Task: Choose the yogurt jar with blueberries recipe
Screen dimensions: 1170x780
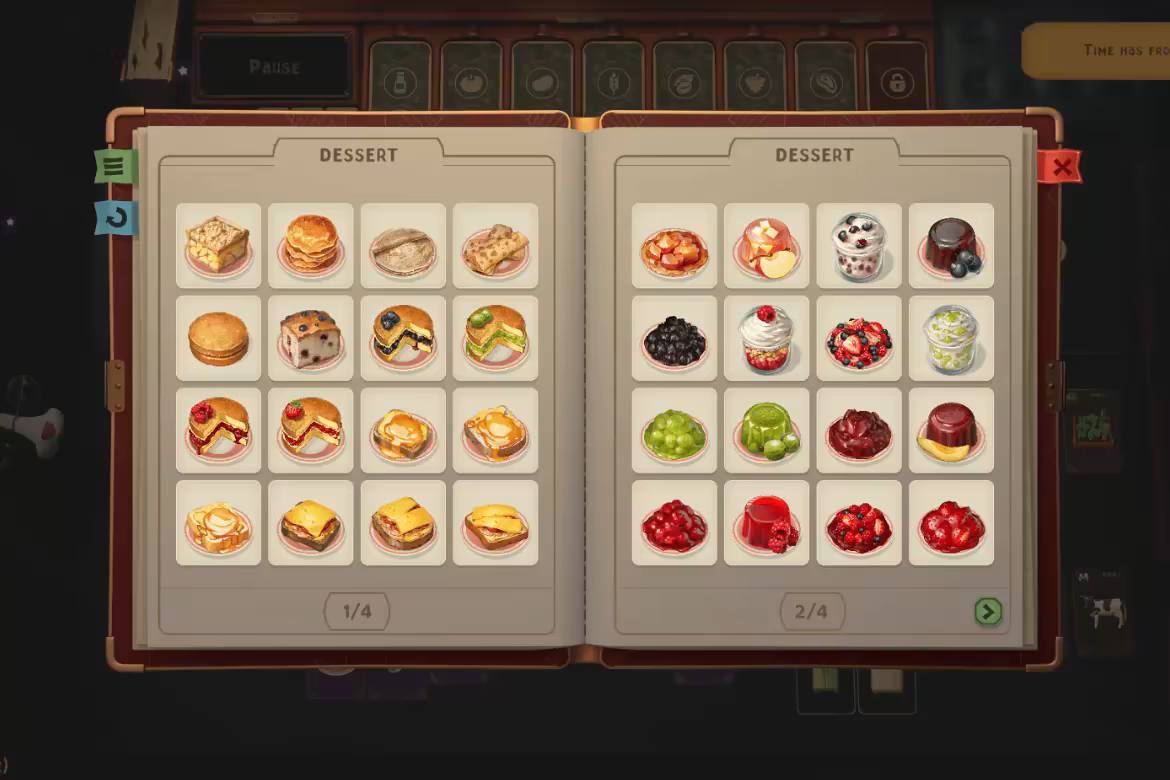Action: 859,246
